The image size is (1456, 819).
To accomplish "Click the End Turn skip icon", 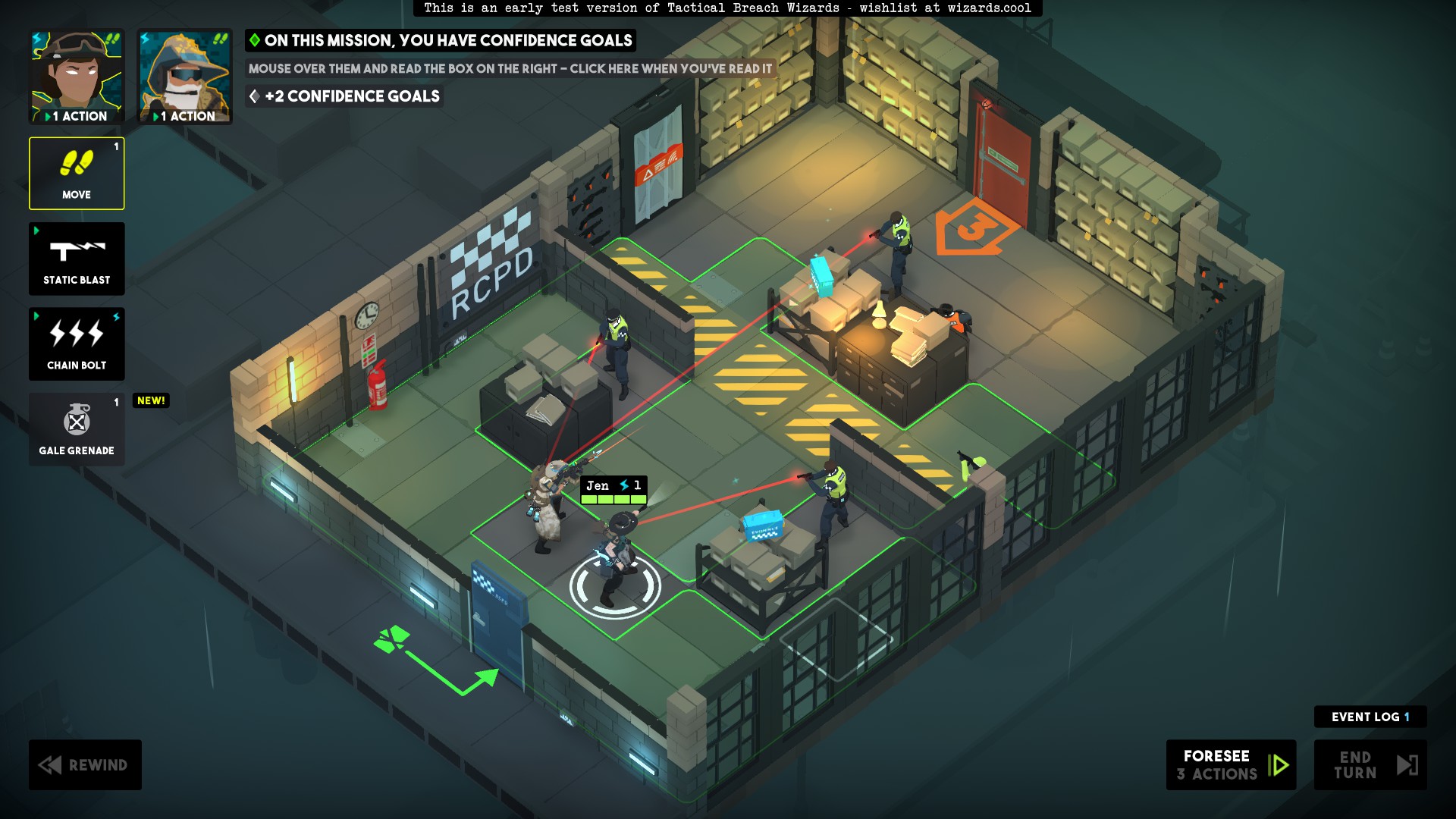I will tap(1407, 764).
